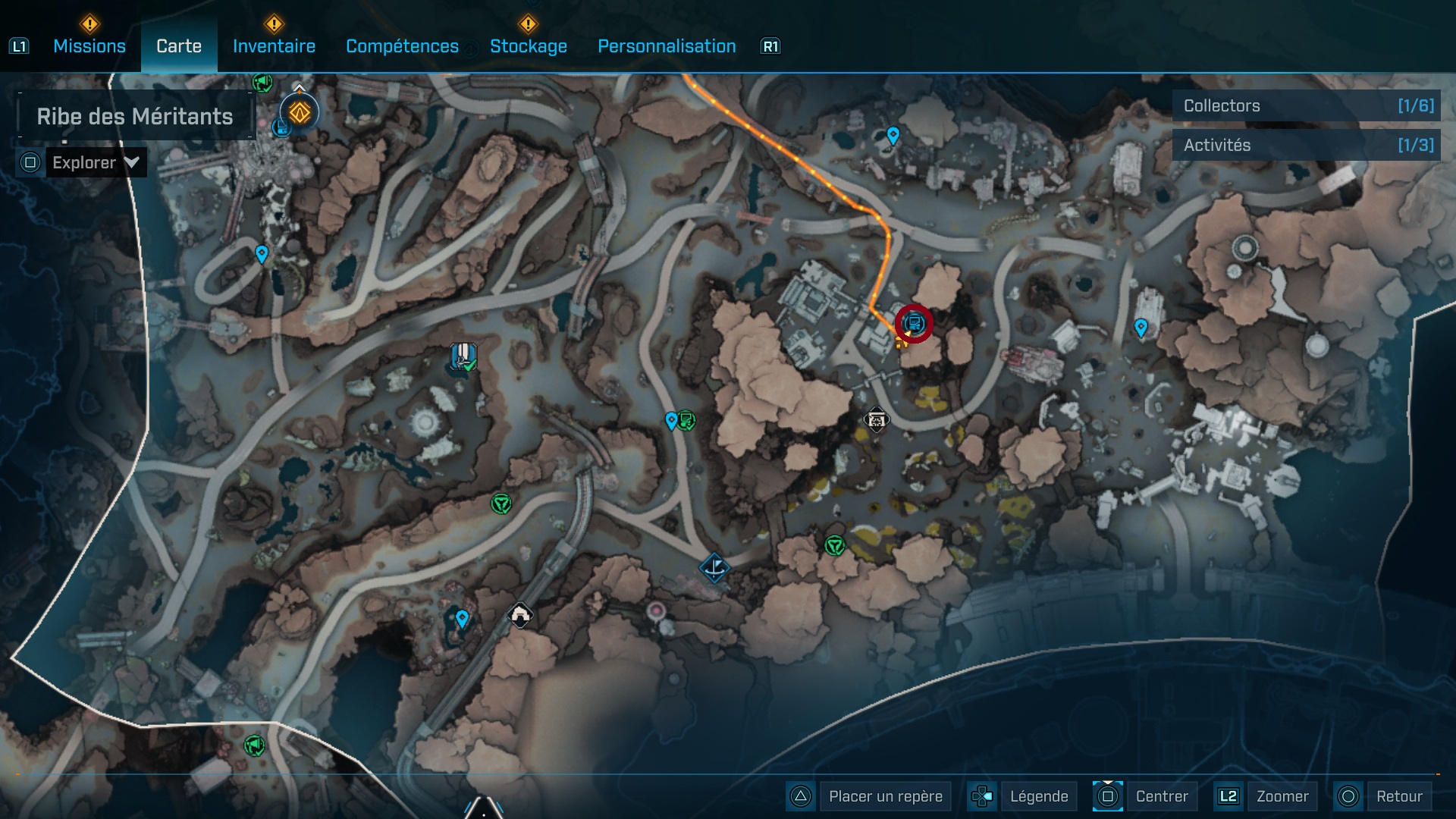Image resolution: width=1456 pixels, height=819 pixels.
Task: Open the Inventaire tab
Action: click(274, 46)
